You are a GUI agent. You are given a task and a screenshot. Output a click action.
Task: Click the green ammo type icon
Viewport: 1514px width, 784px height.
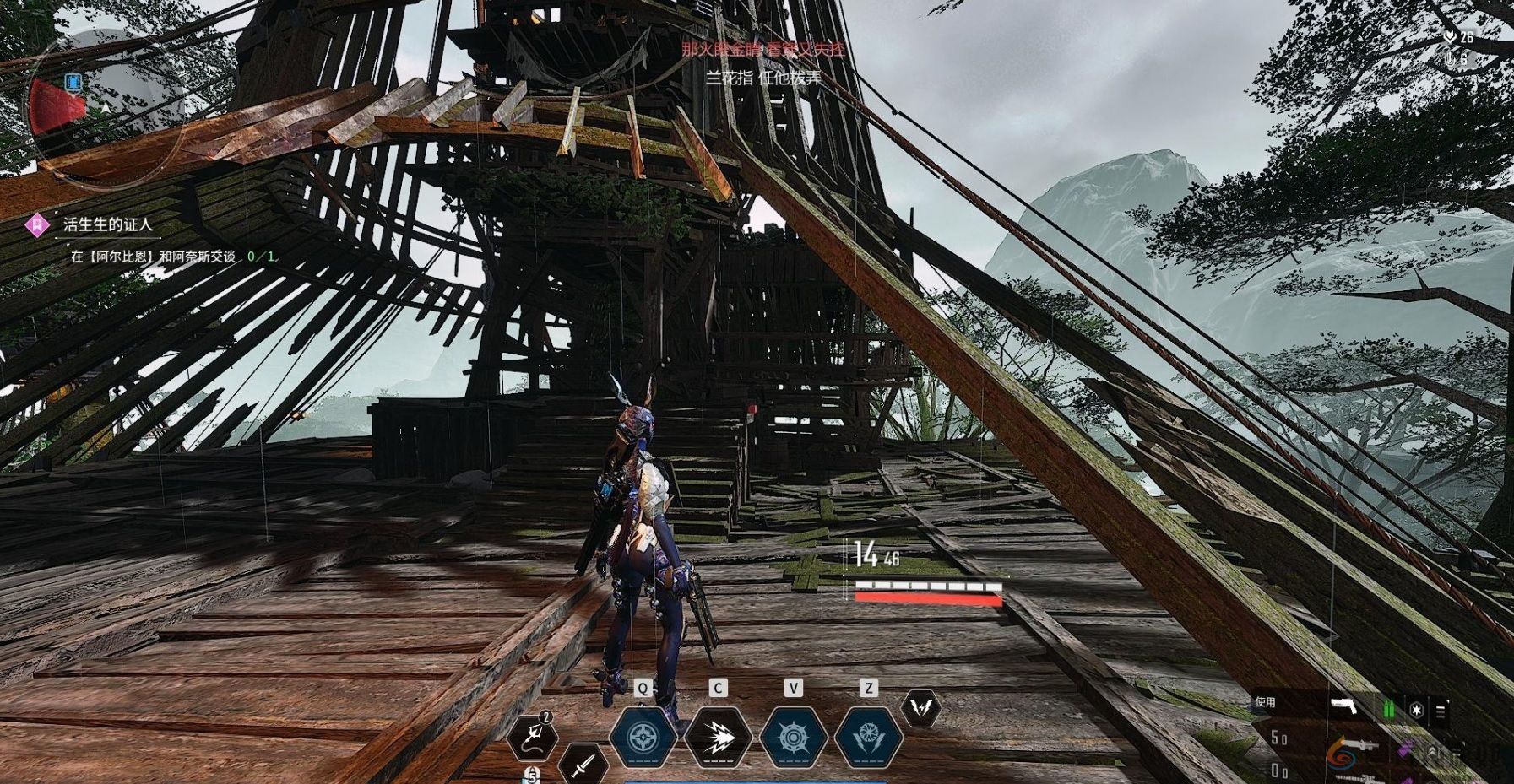1389,709
